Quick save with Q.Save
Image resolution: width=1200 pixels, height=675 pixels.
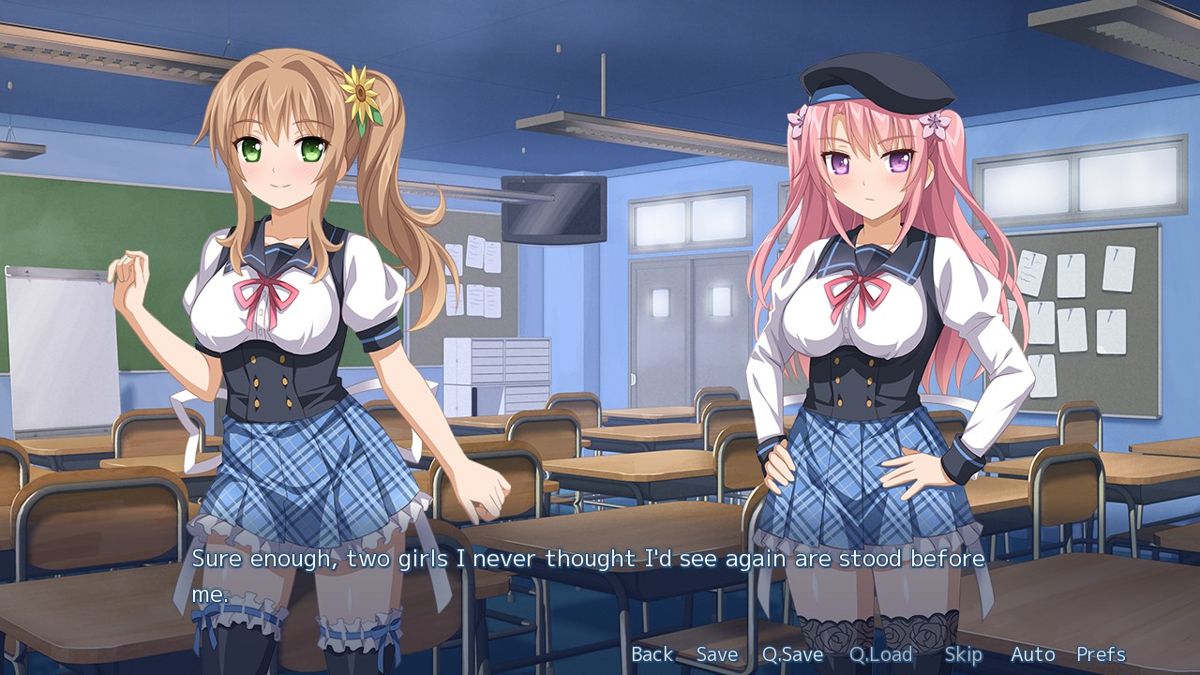792,655
